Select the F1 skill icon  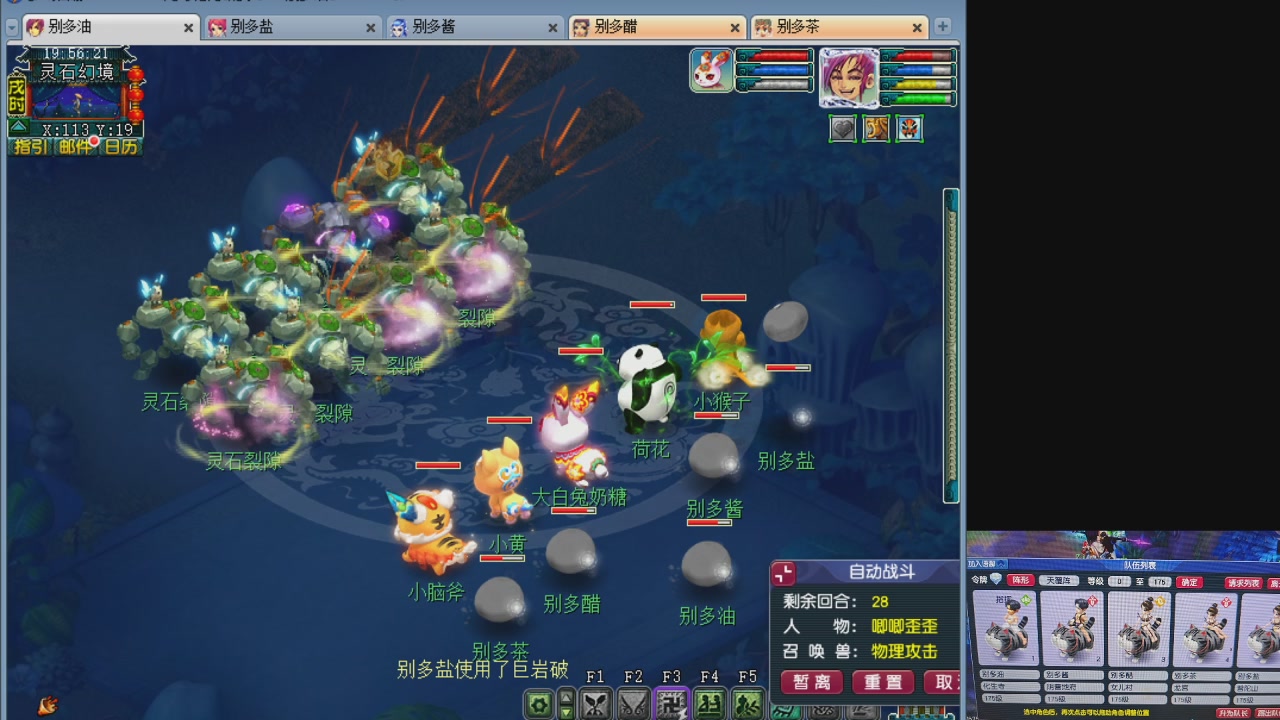coord(597,705)
